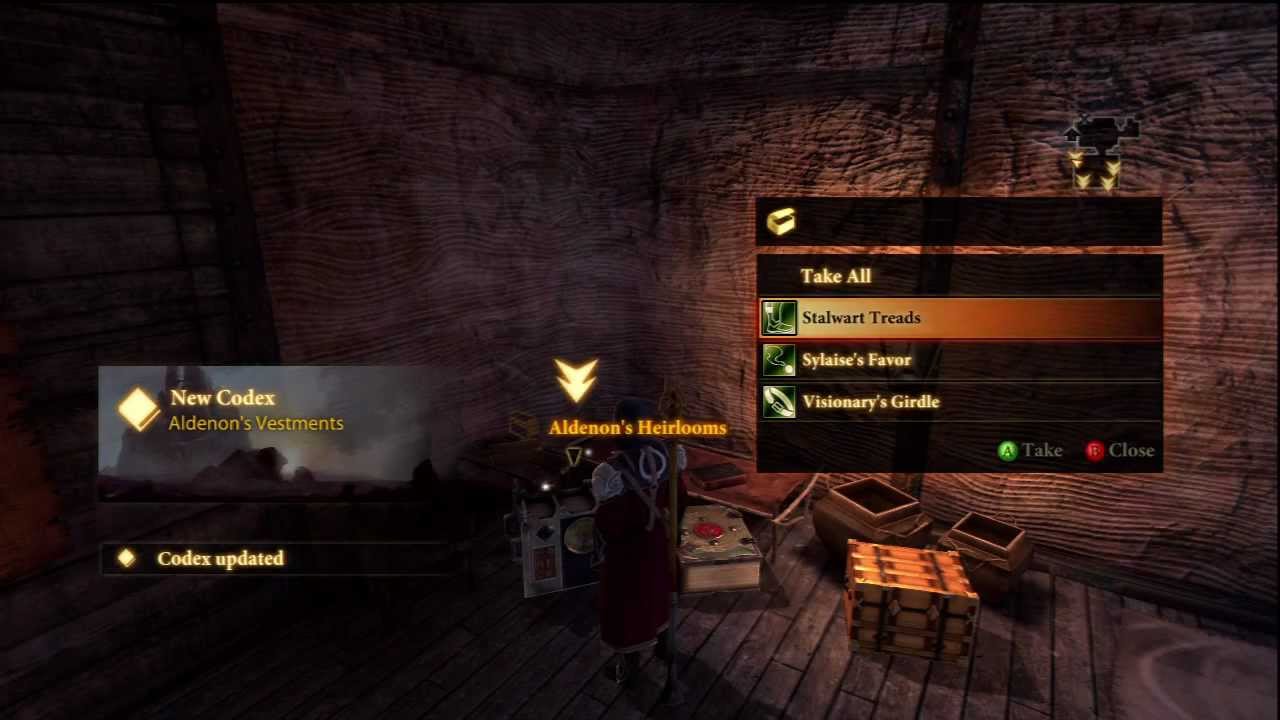
Task: Click the red B controller button icon
Action: (x=1095, y=451)
